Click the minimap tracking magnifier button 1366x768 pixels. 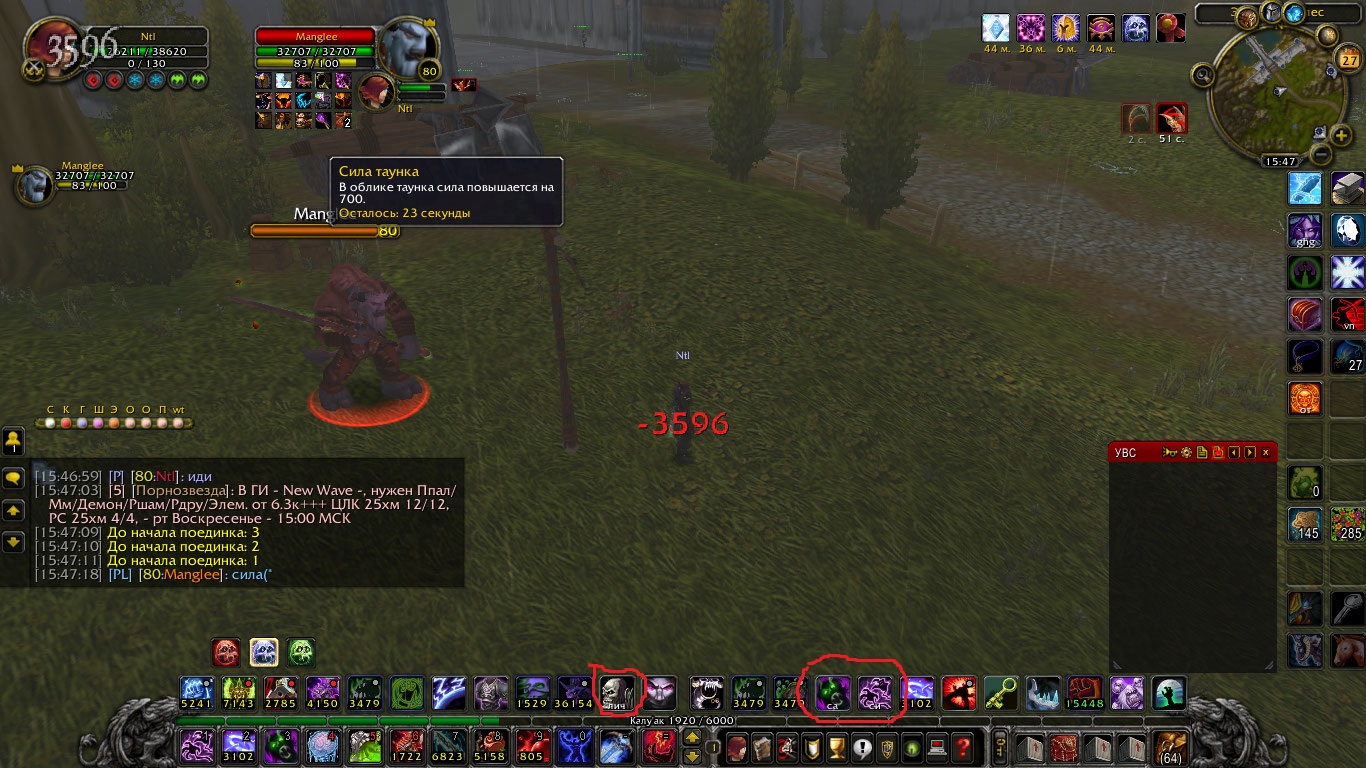1202,75
